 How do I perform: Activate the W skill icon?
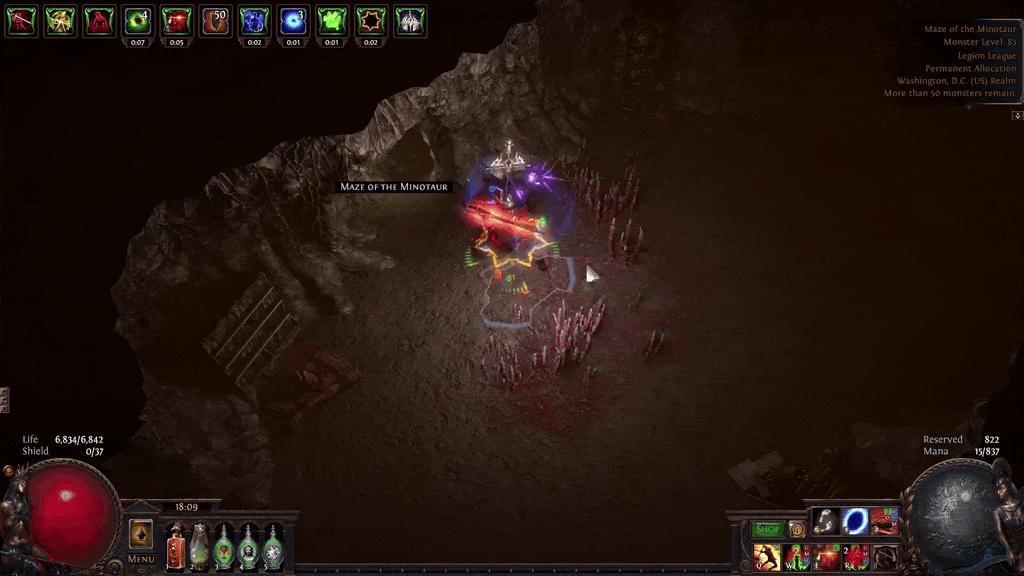coord(797,556)
